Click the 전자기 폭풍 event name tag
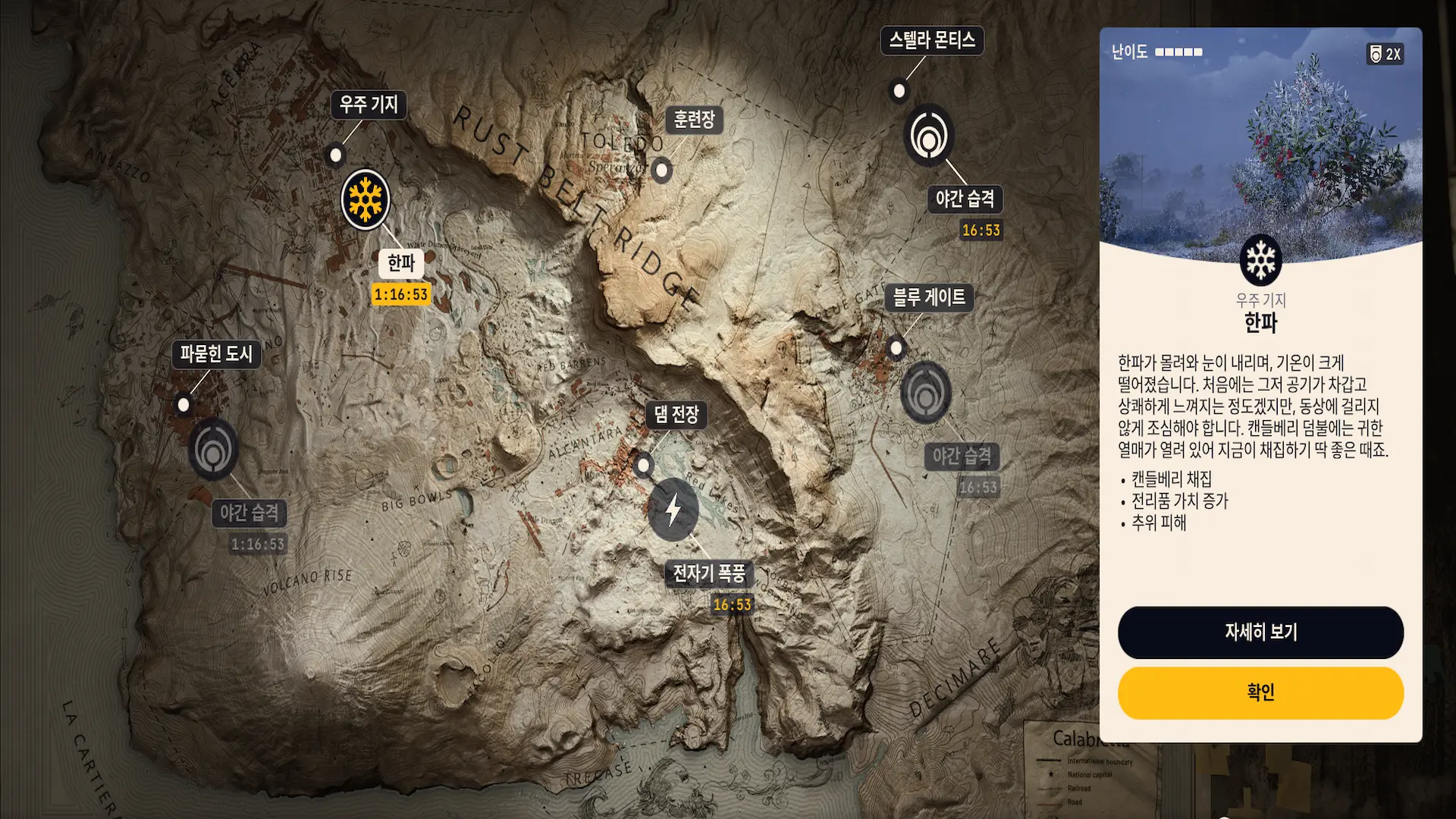This screenshot has width=1456, height=819. 708,573
